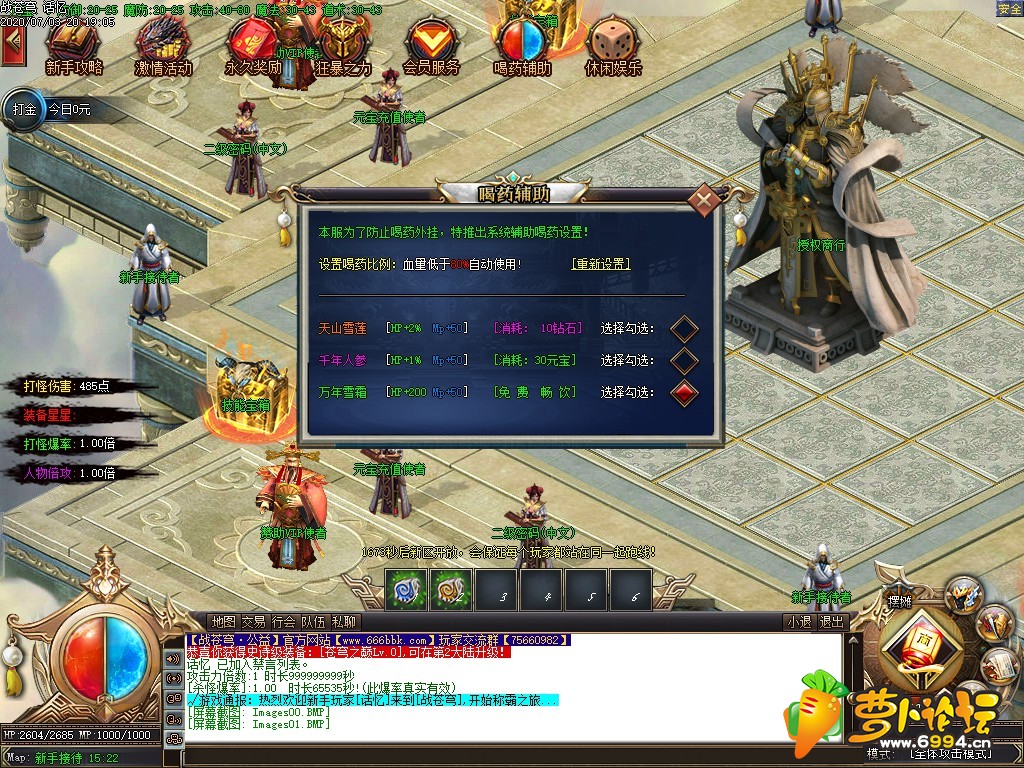1024x768 pixels.
Task: Tick the 天山雪莲 potion checkbox
Action: click(684, 328)
